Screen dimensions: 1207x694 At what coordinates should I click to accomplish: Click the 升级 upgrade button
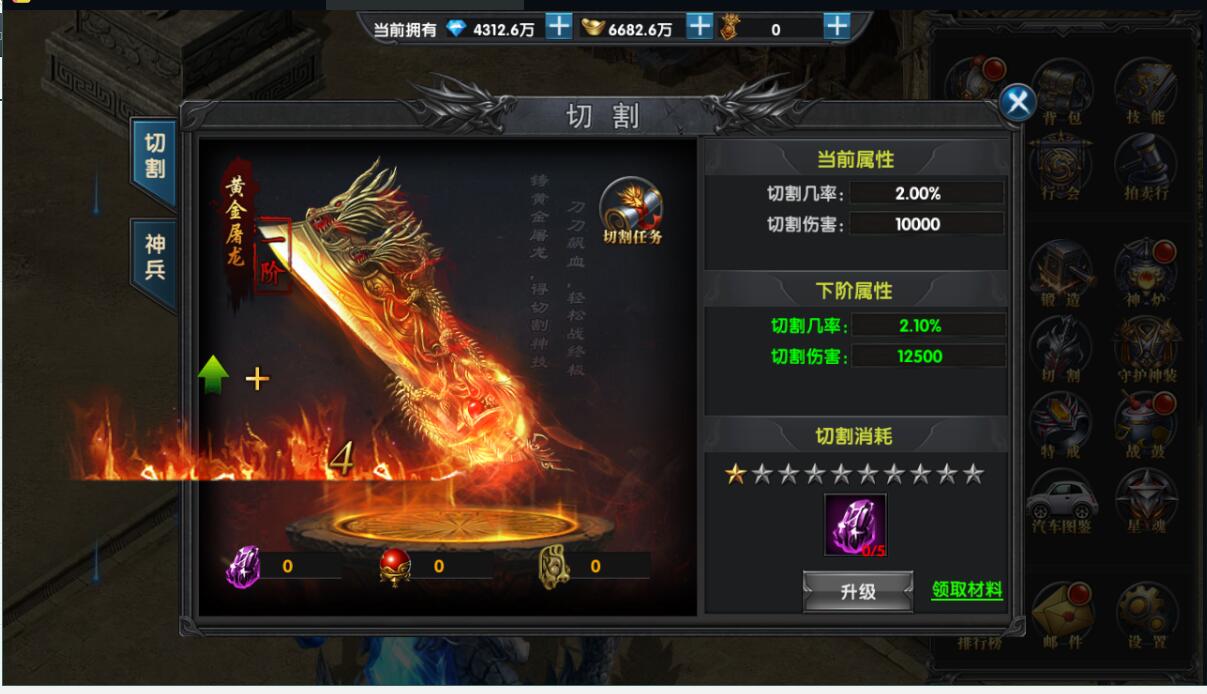858,591
